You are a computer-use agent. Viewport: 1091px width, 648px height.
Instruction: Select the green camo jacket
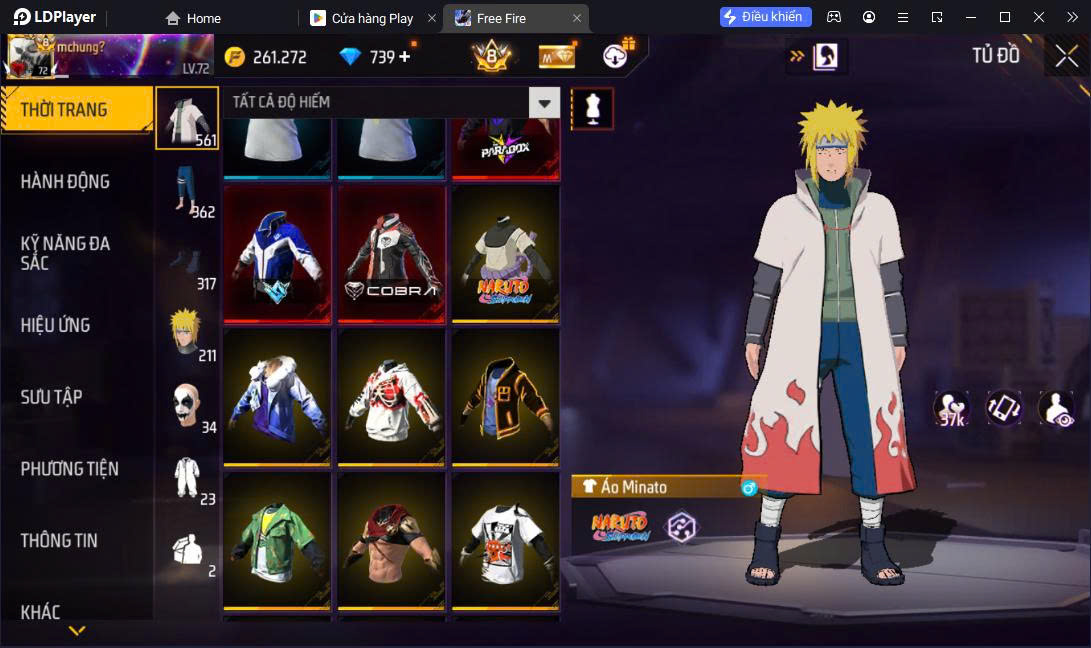tap(277, 541)
